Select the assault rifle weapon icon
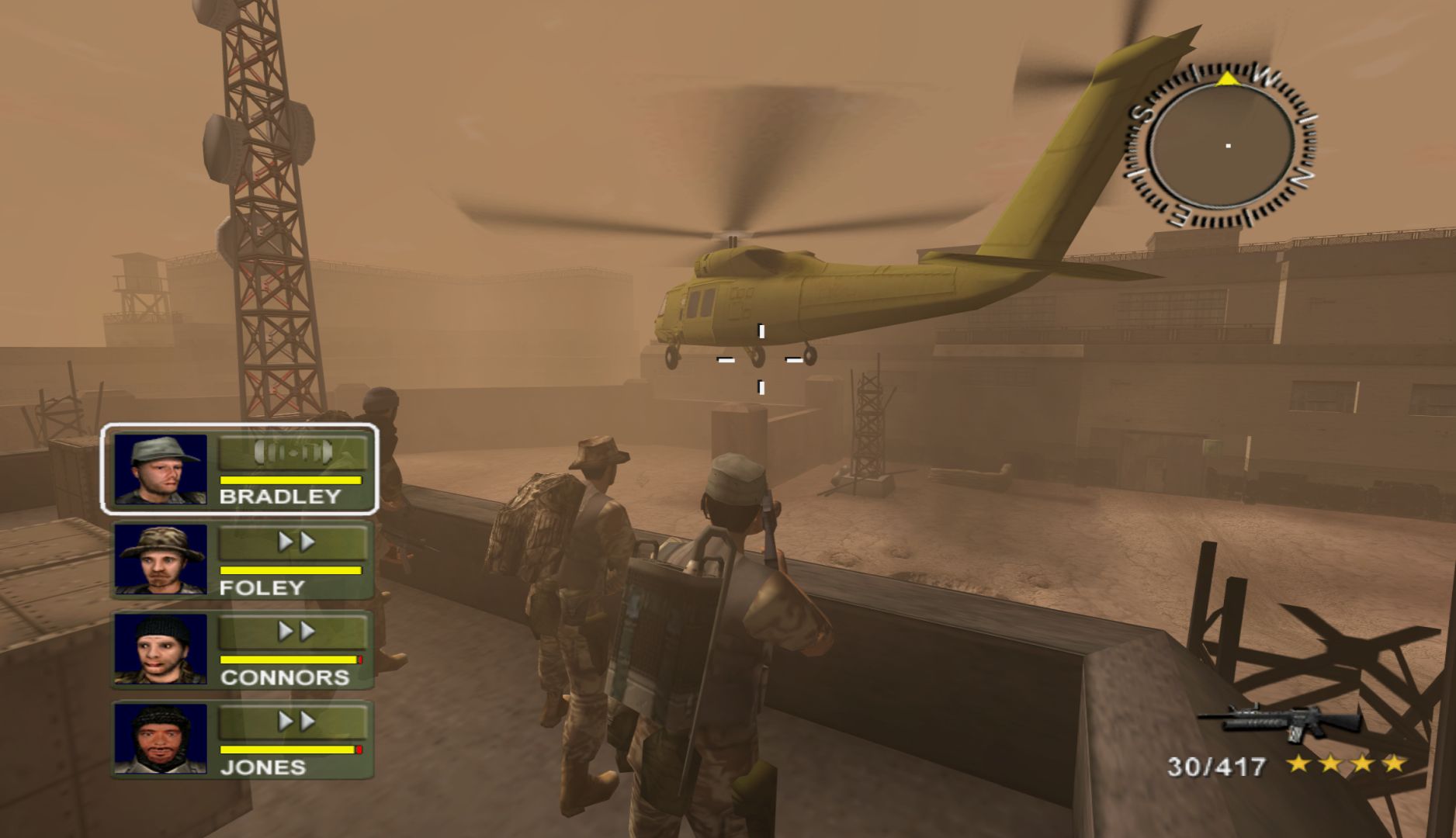 (x=1279, y=722)
